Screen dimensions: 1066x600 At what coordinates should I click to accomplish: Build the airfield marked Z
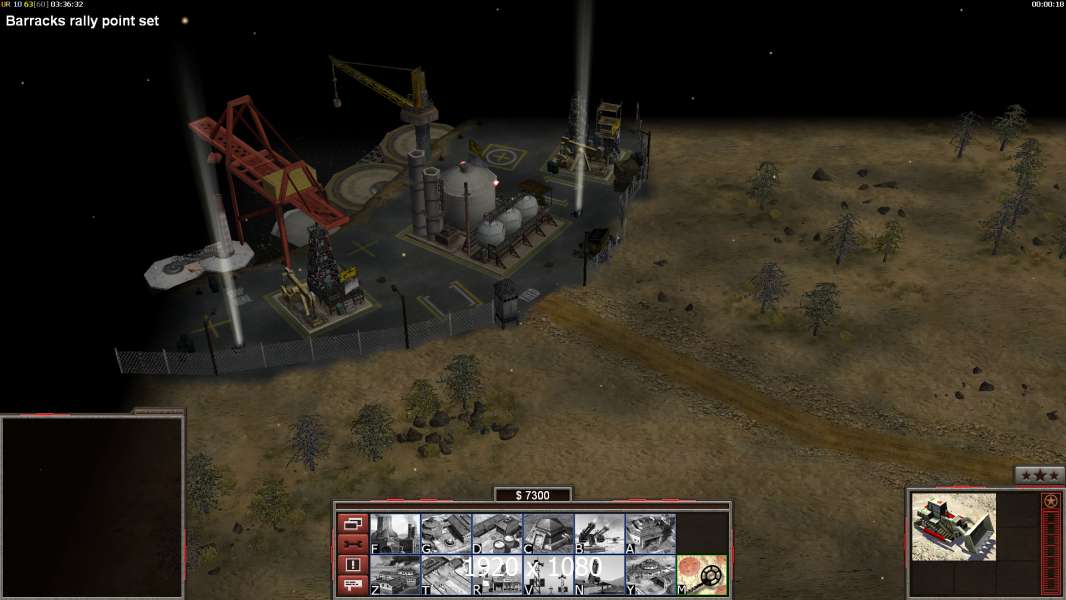click(x=395, y=575)
